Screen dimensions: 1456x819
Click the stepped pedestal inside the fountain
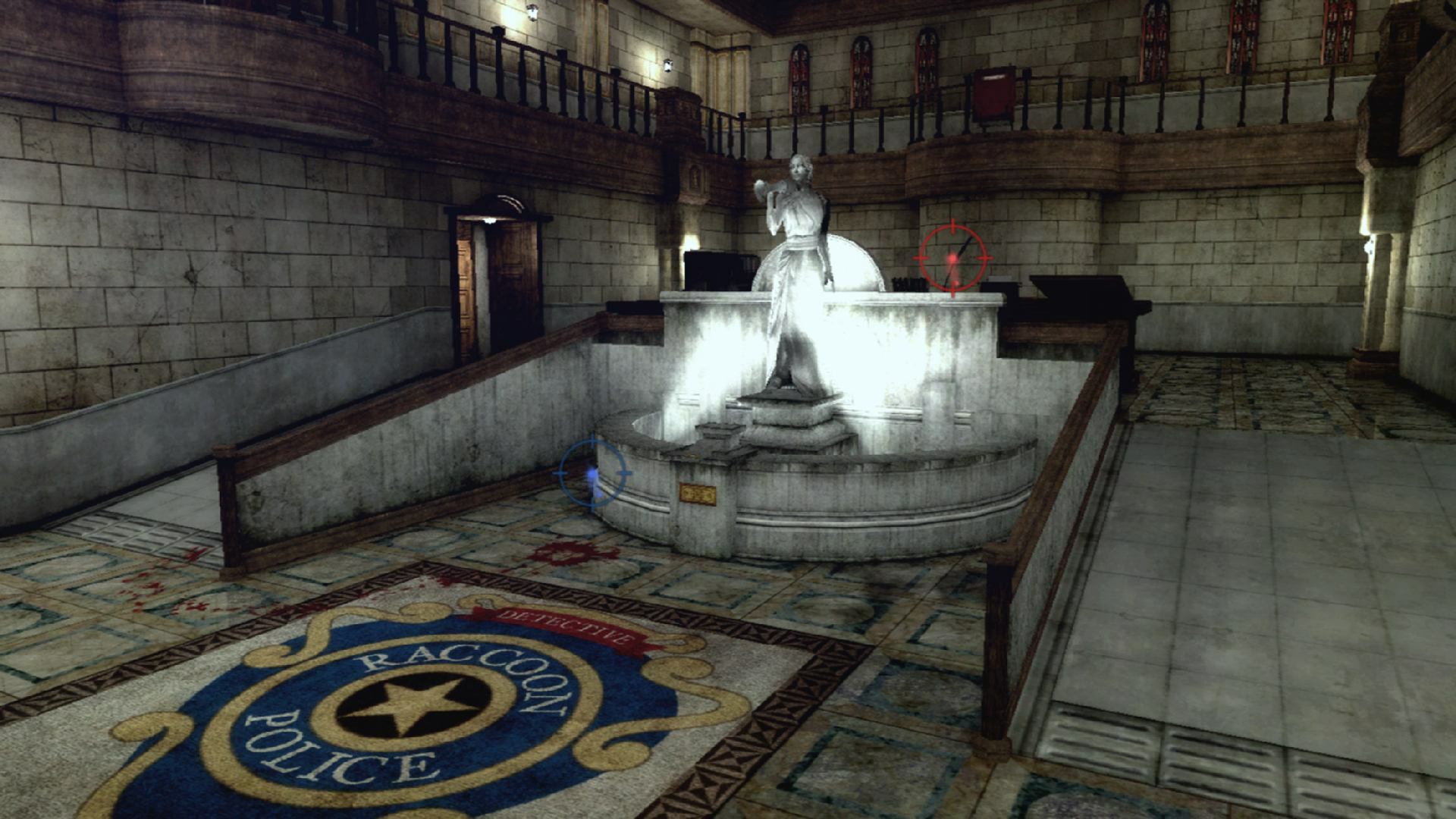tap(789, 425)
